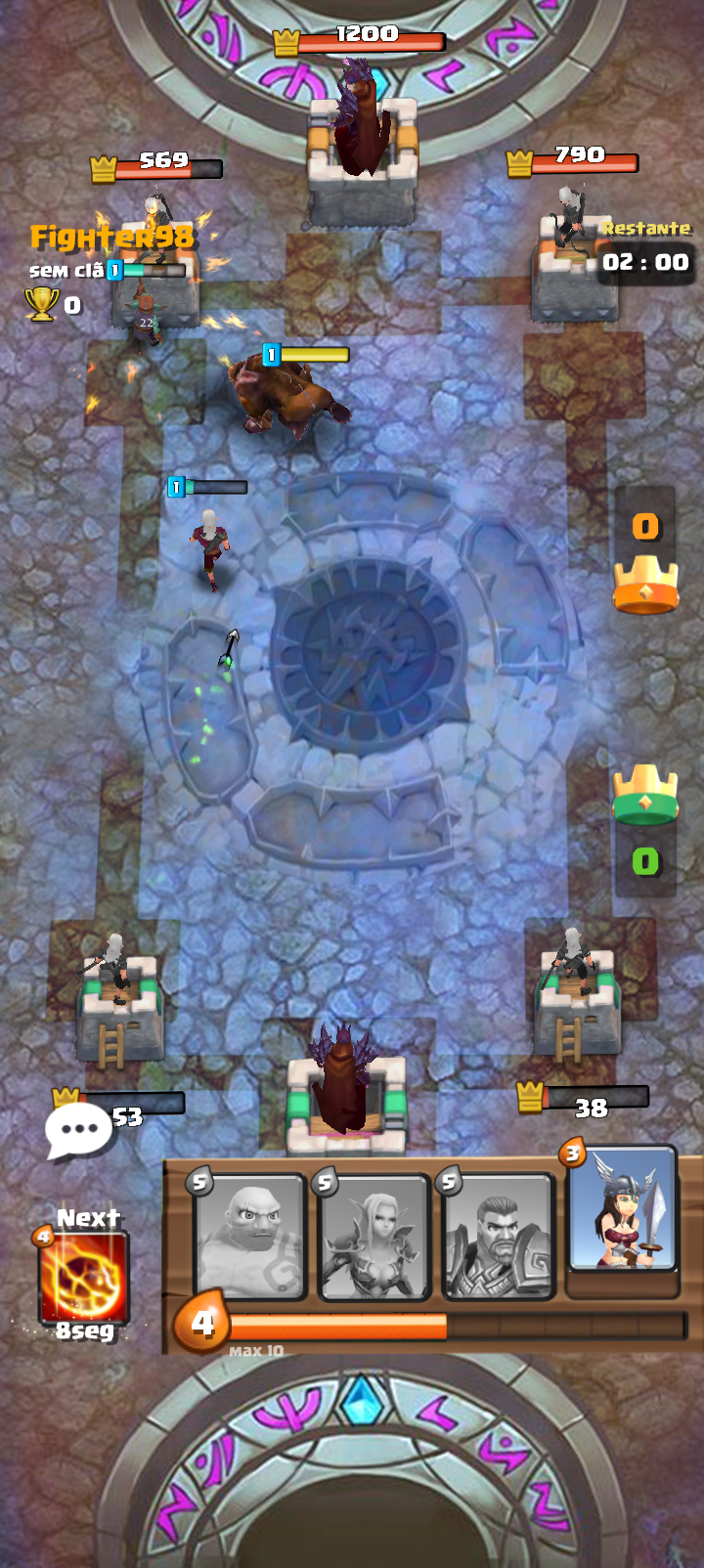Choose the elf woman card

[374, 1239]
